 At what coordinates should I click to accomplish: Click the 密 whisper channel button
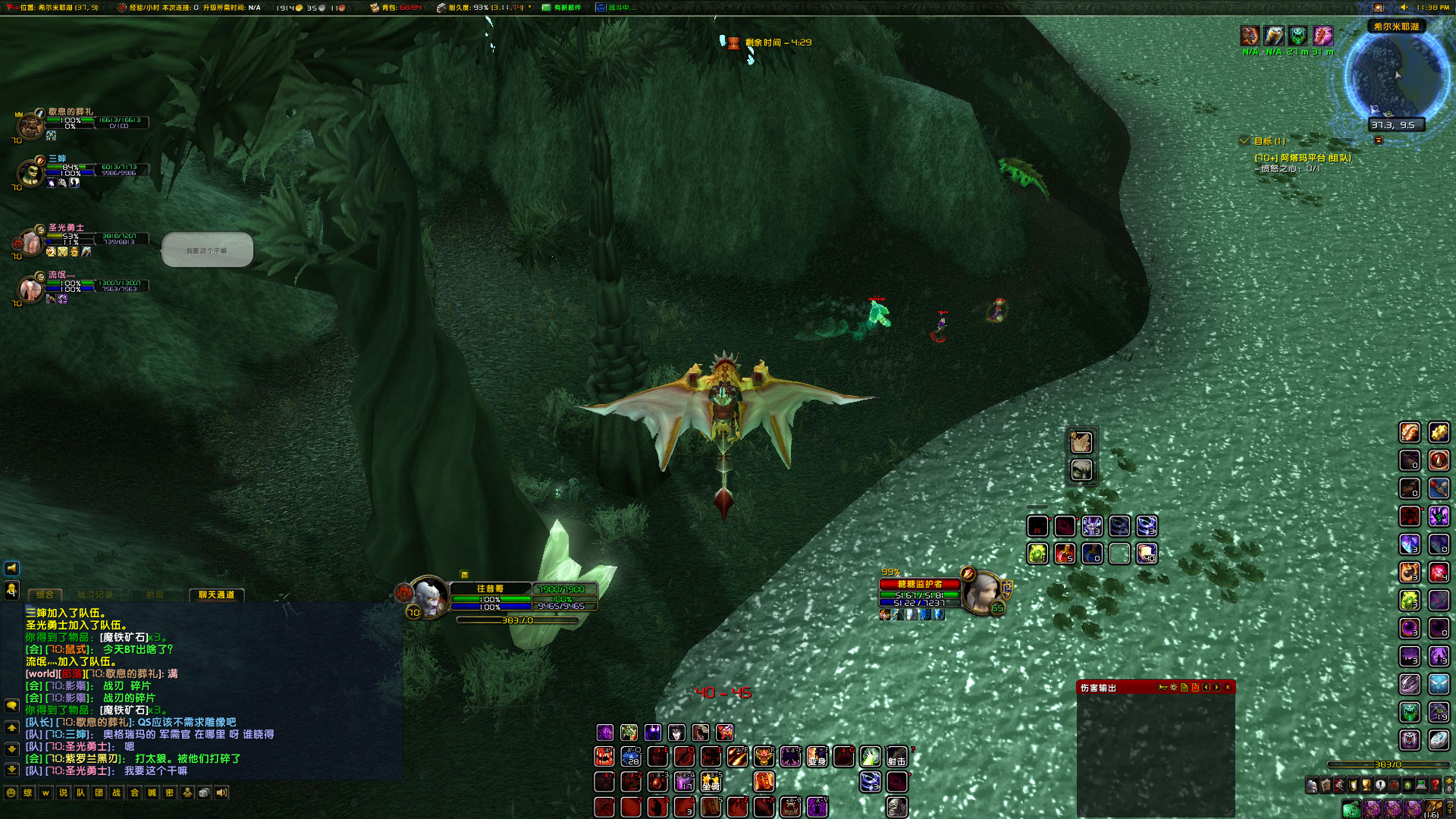coord(168,792)
